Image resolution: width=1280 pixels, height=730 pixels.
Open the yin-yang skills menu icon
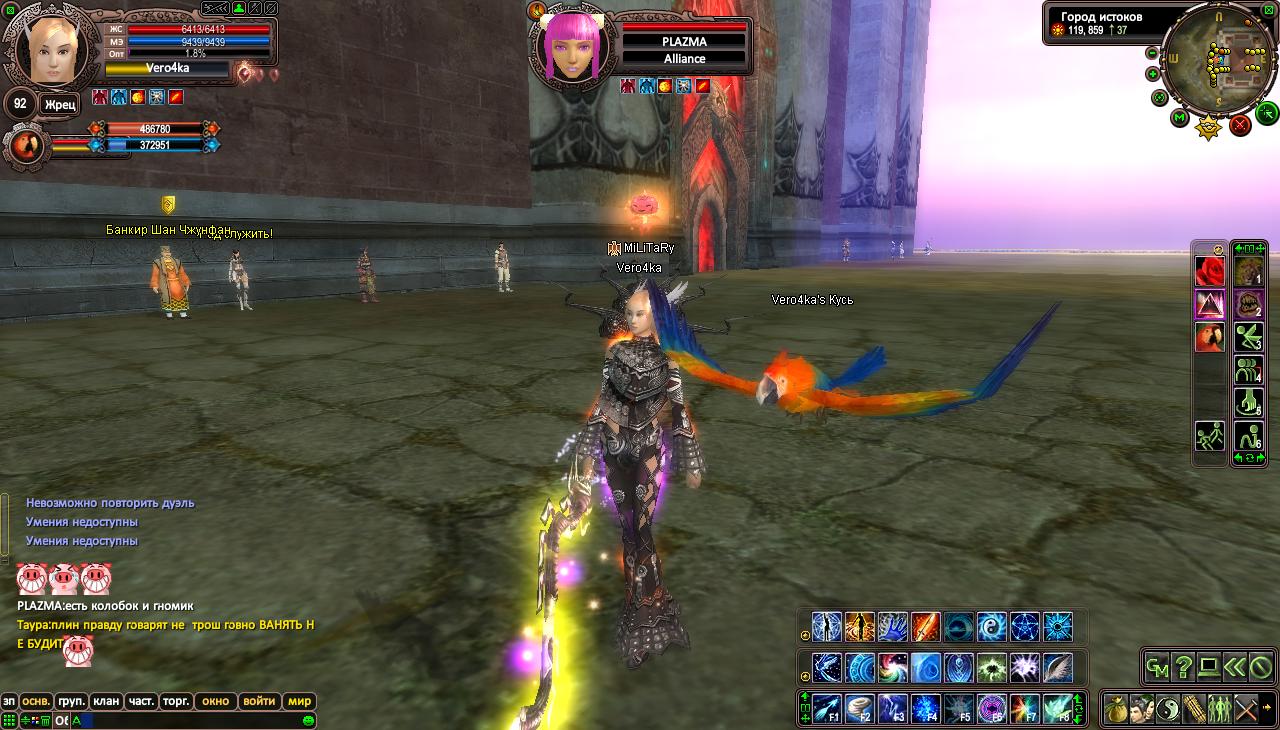(x=1167, y=709)
